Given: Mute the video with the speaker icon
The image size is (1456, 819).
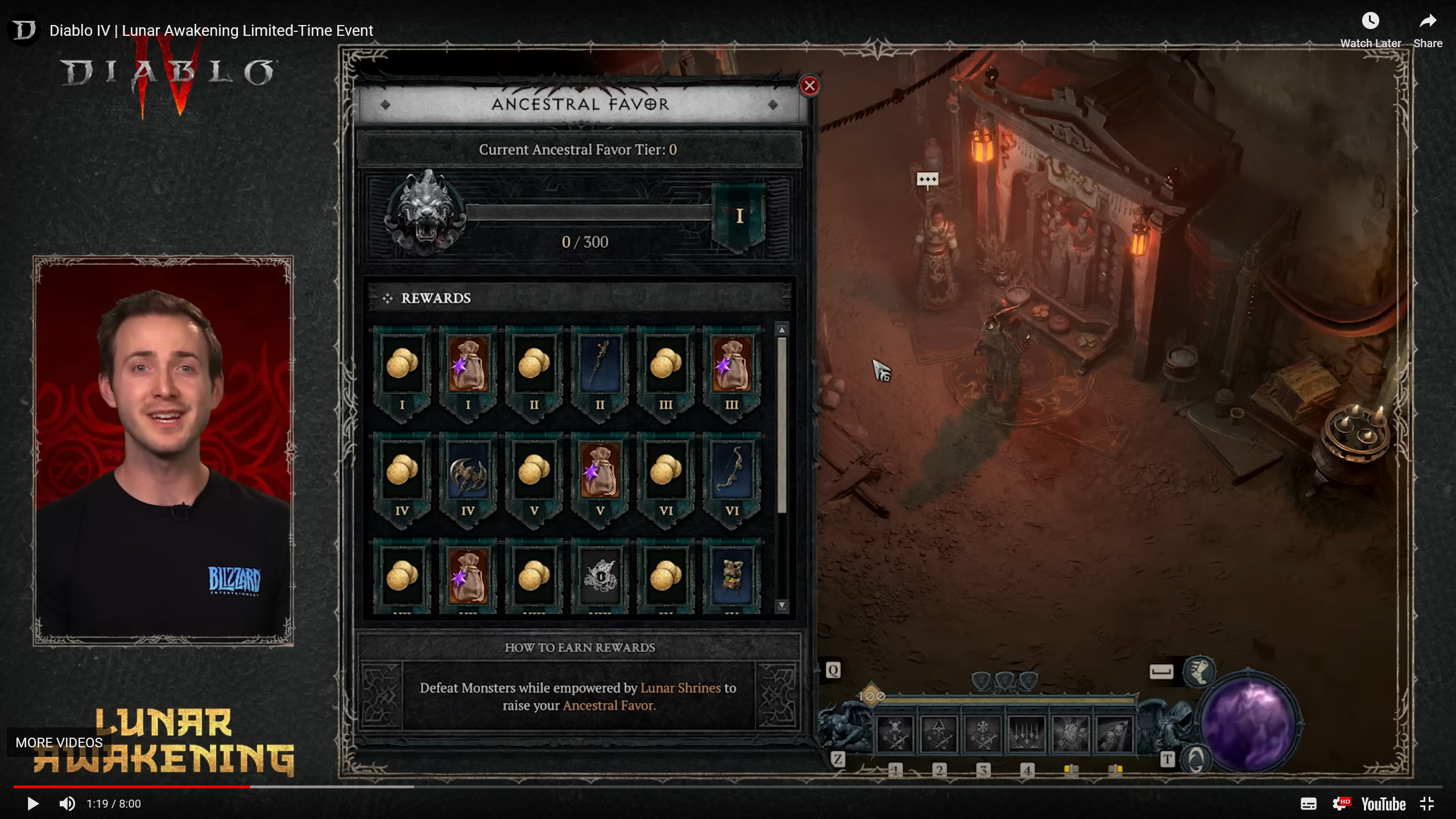Looking at the screenshot, I should pyautogui.click(x=67, y=804).
